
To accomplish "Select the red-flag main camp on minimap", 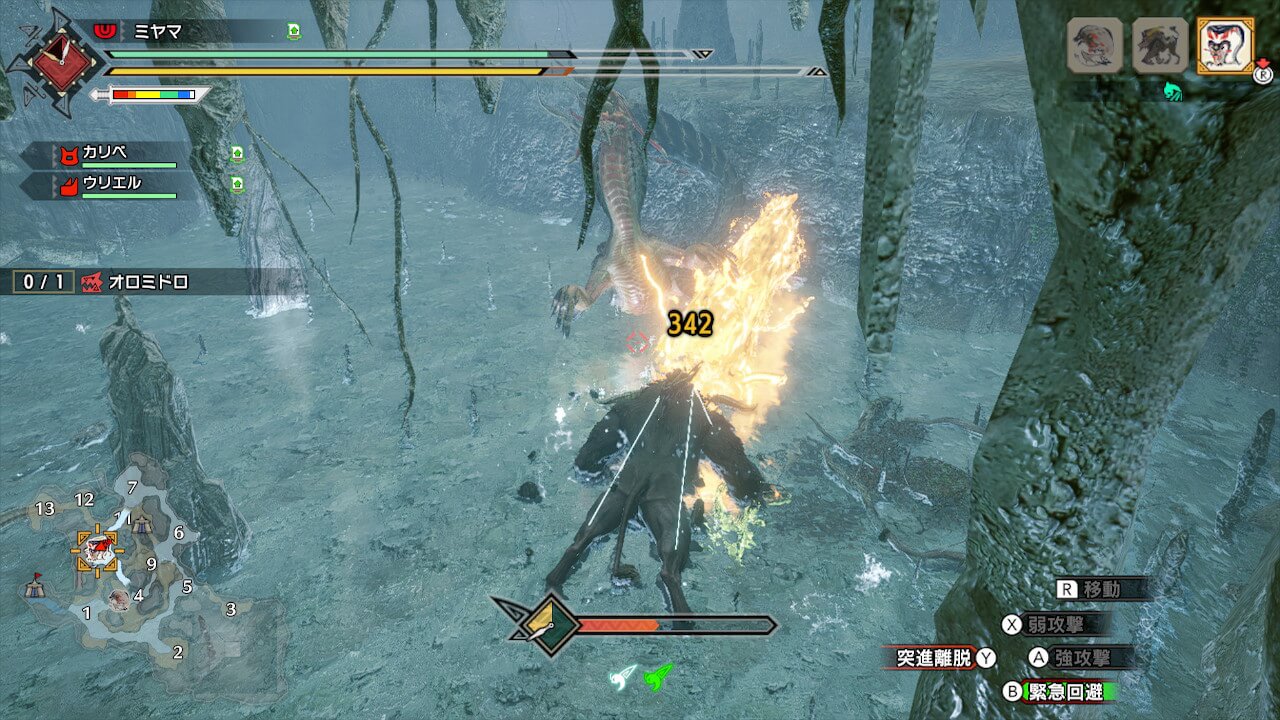I will click(x=35, y=585).
